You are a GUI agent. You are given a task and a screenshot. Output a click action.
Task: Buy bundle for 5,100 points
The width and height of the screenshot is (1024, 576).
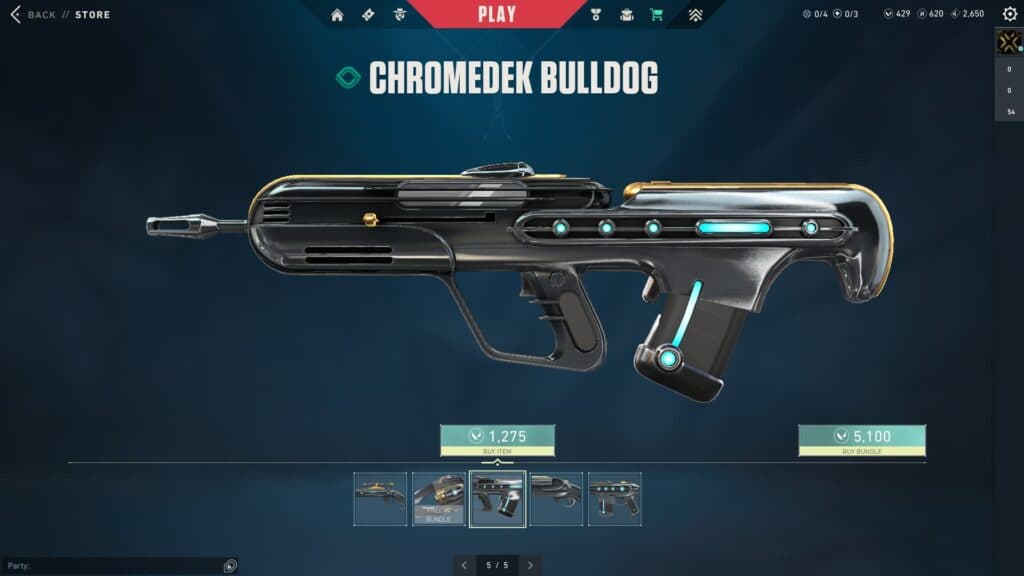click(x=861, y=440)
